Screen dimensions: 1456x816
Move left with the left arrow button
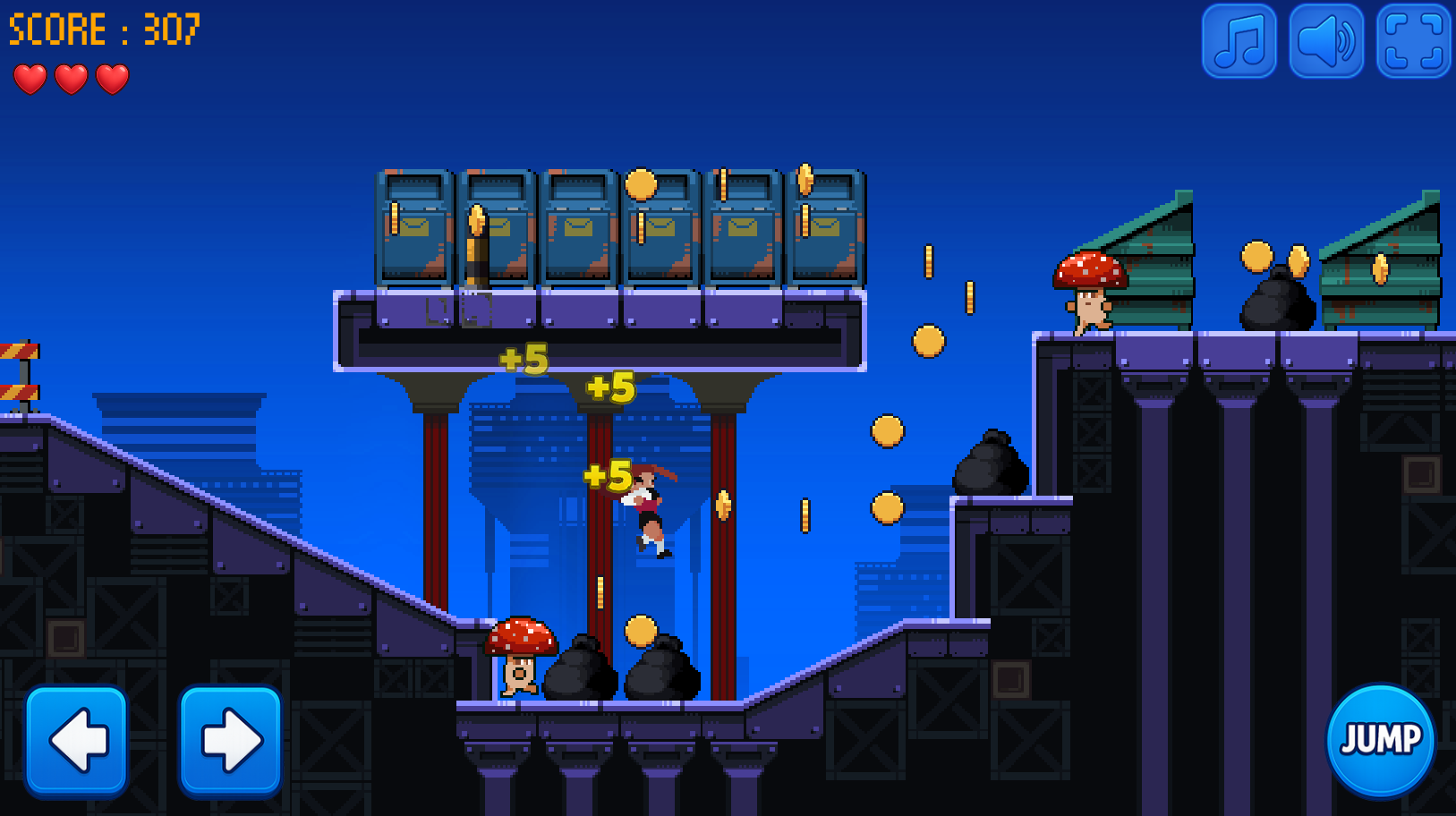pyautogui.click(x=77, y=739)
